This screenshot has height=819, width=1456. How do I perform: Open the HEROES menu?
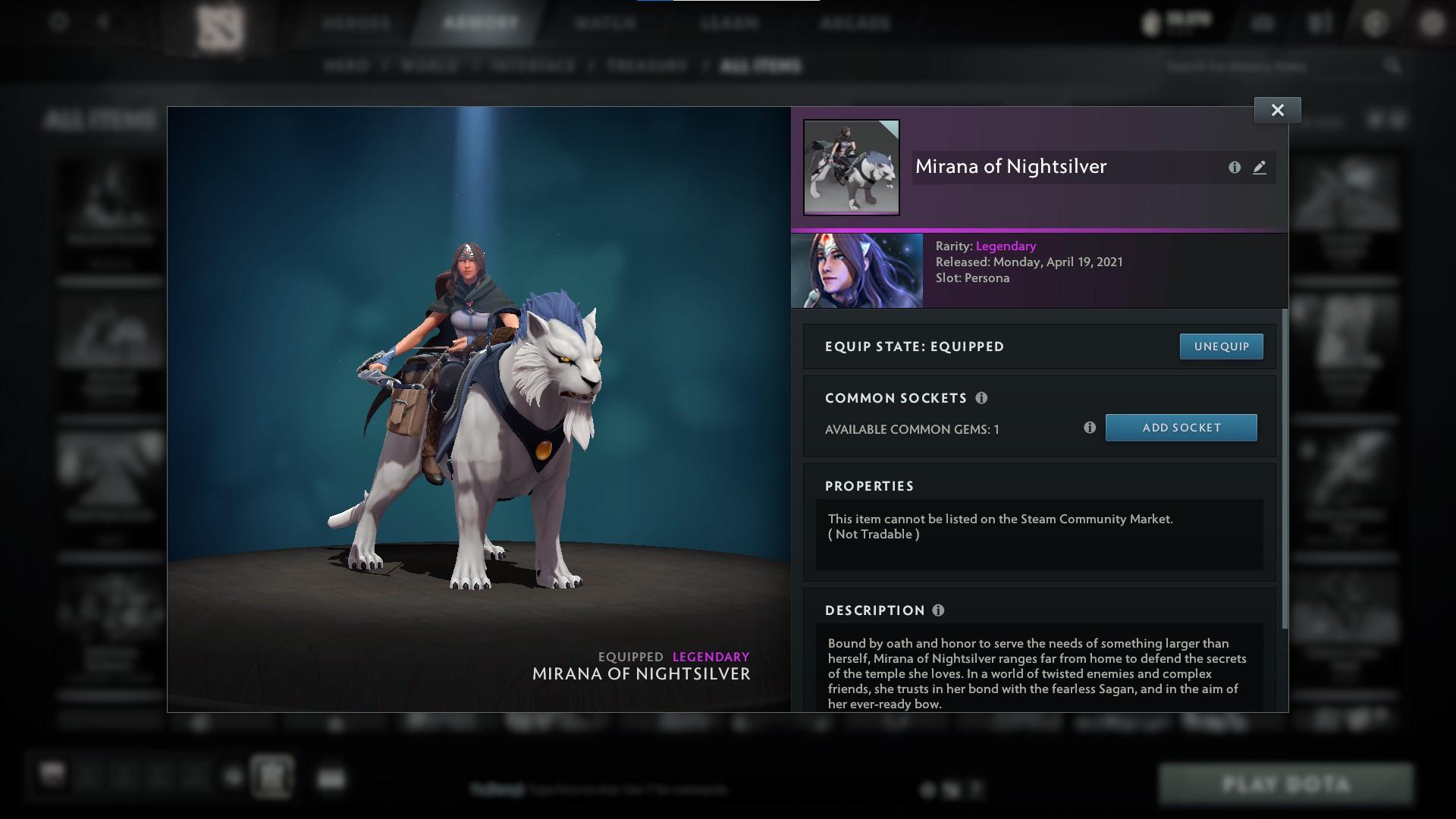pos(356,23)
